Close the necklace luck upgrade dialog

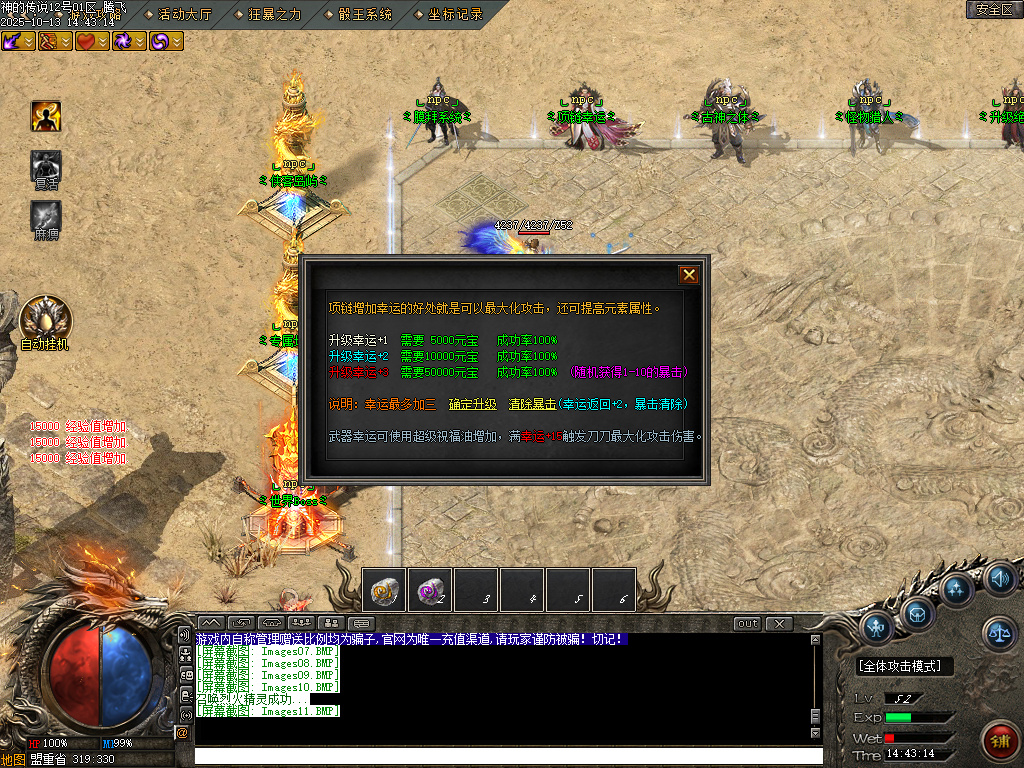pyautogui.click(x=689, y=275)
